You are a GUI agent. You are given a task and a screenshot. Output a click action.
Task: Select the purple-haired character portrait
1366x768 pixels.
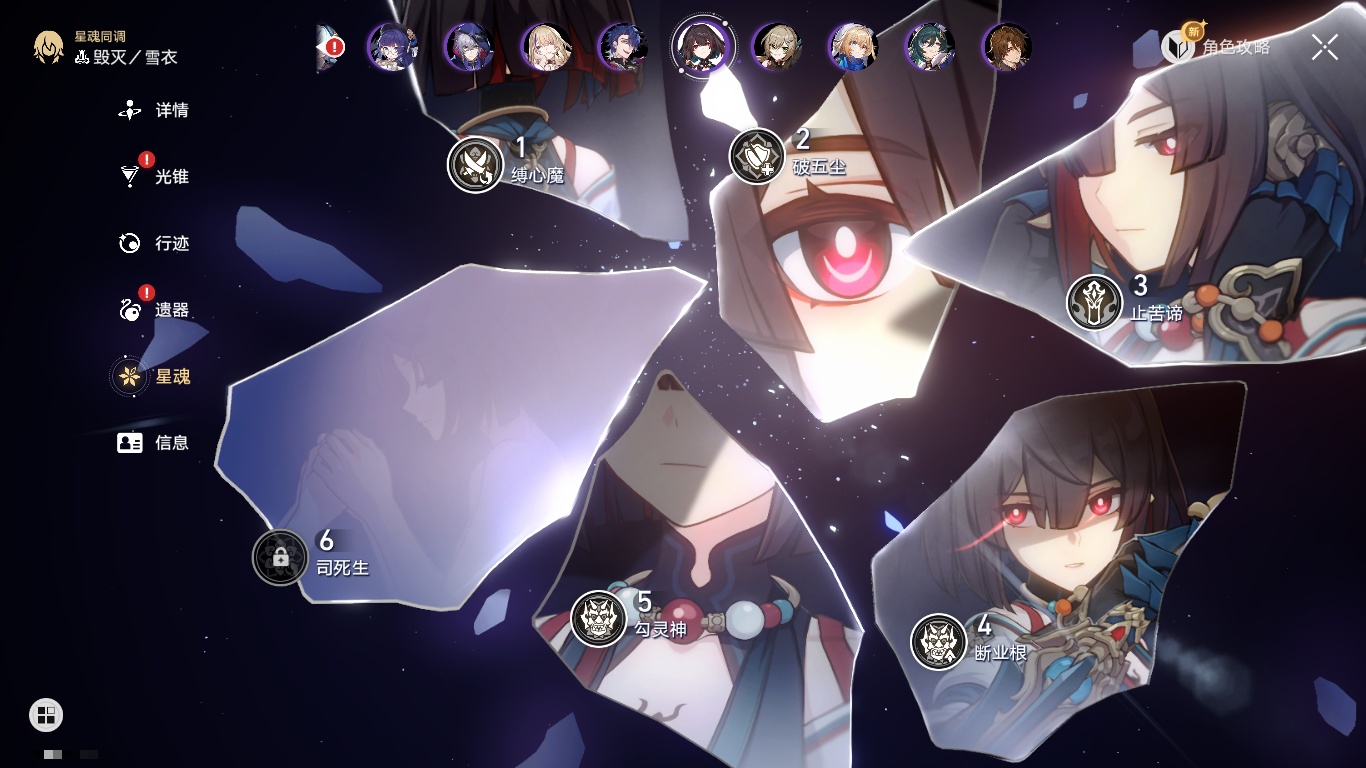tap(392, 47)
